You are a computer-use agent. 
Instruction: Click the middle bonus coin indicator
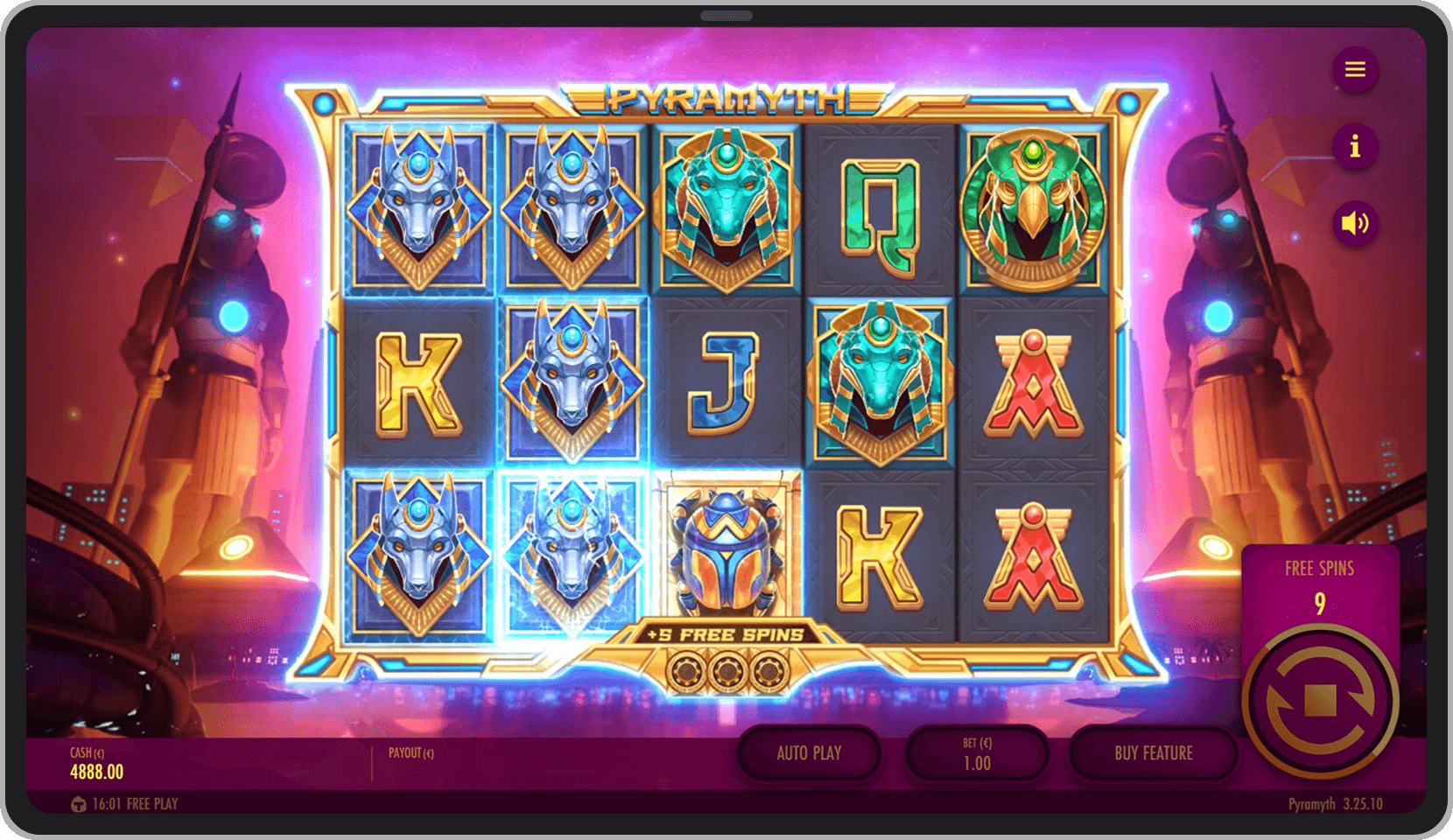tap(726, 669)
